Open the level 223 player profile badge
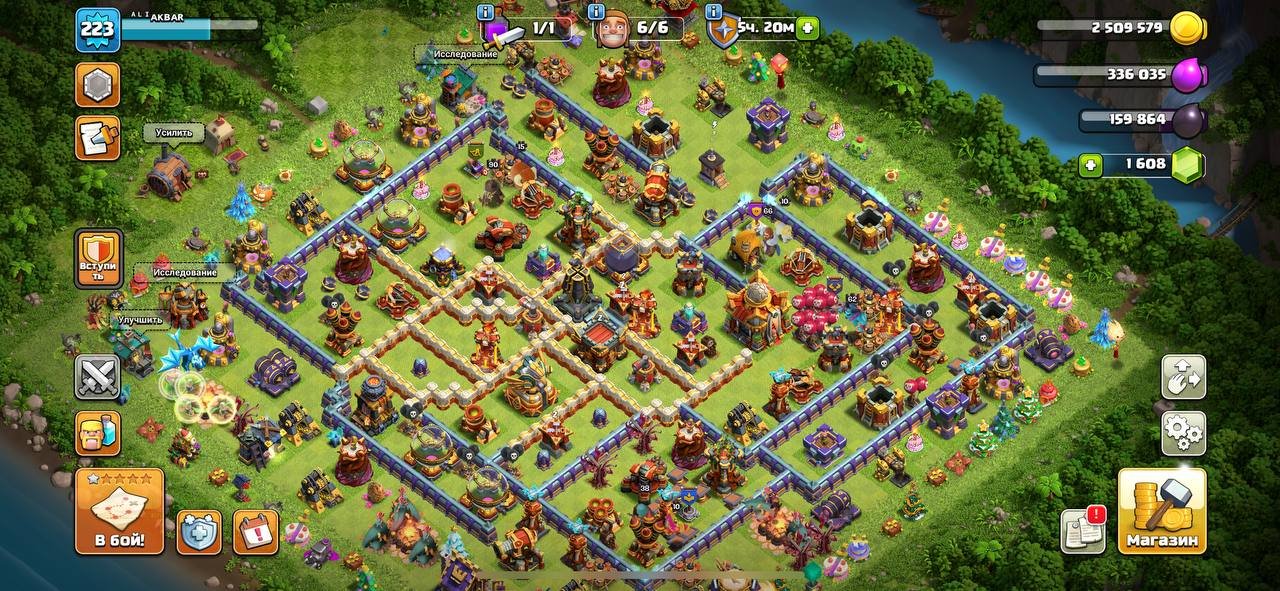1280x591 pixels. (x=98, y=30)
